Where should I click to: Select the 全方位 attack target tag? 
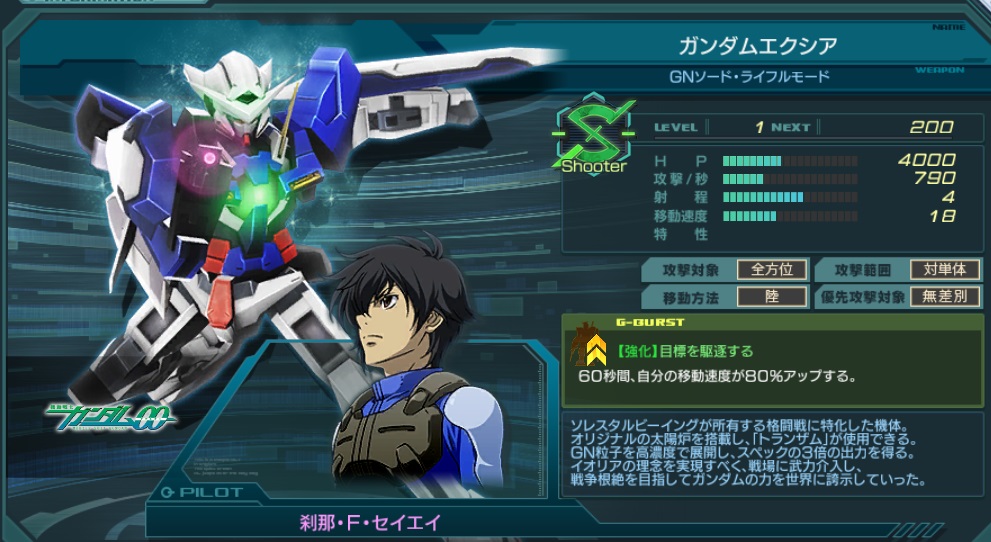(771, 270)
